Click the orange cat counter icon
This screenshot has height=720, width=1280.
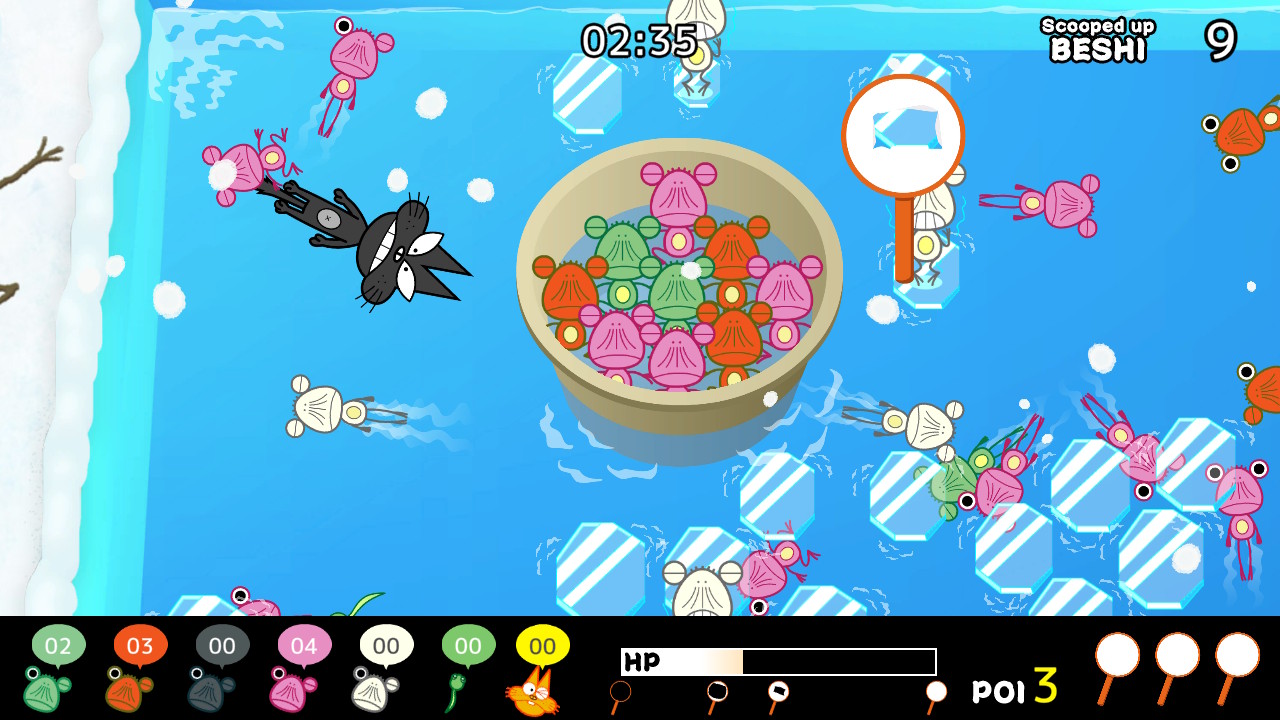pos(540,697)
